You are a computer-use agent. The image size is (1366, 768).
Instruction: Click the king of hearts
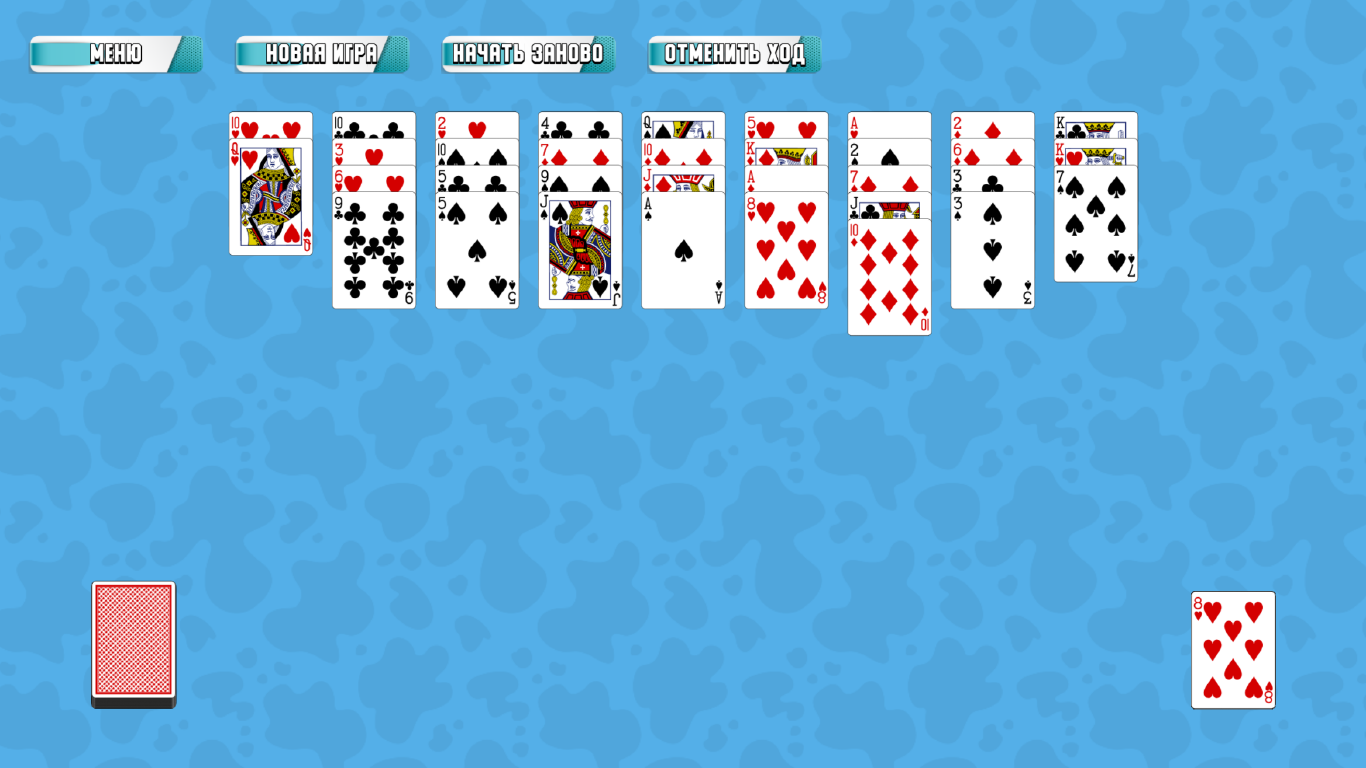(1095, 156)
